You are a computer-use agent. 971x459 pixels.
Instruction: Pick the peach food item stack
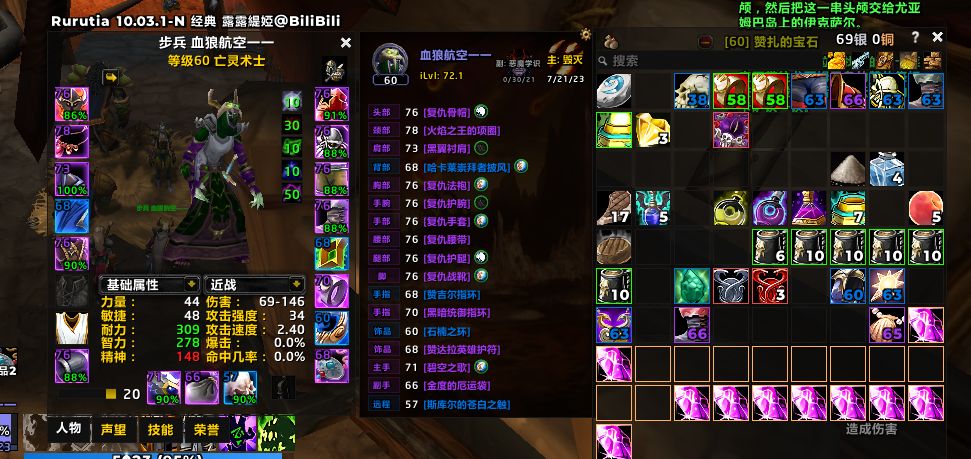click(926, 207)
